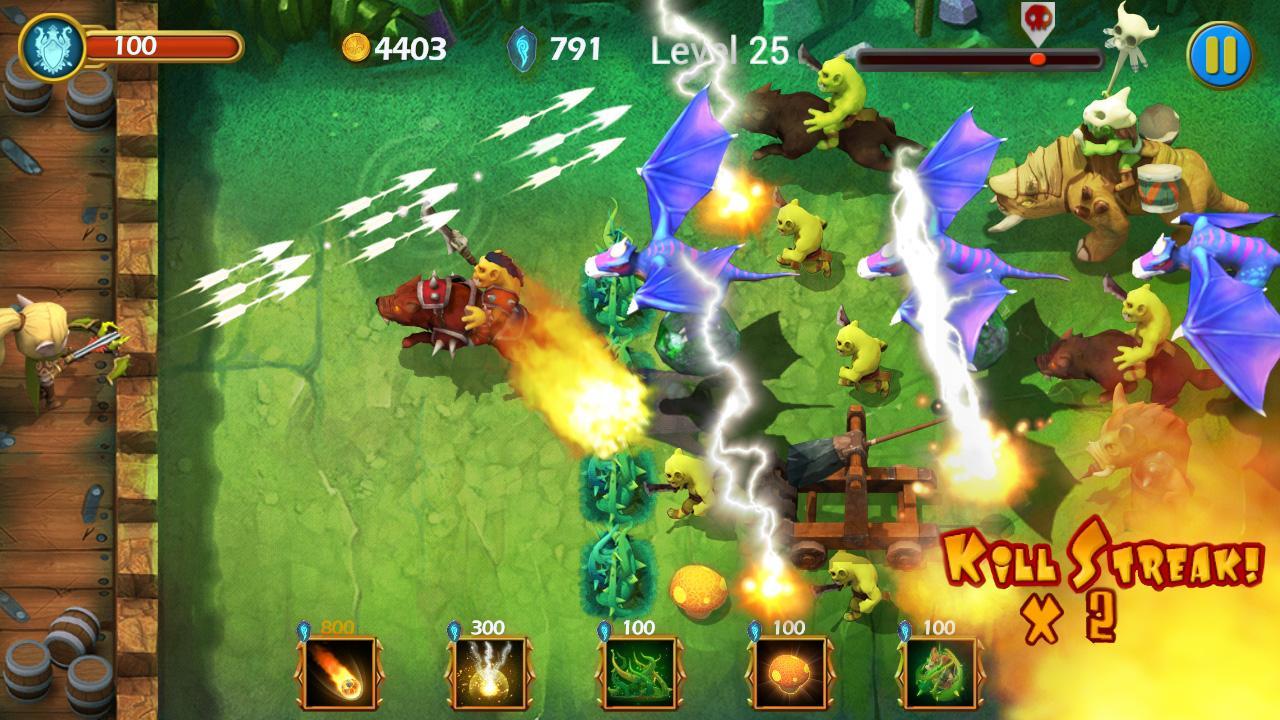Summon the green dragon ability
1280x720 pixels.
(x=939, y=674)
